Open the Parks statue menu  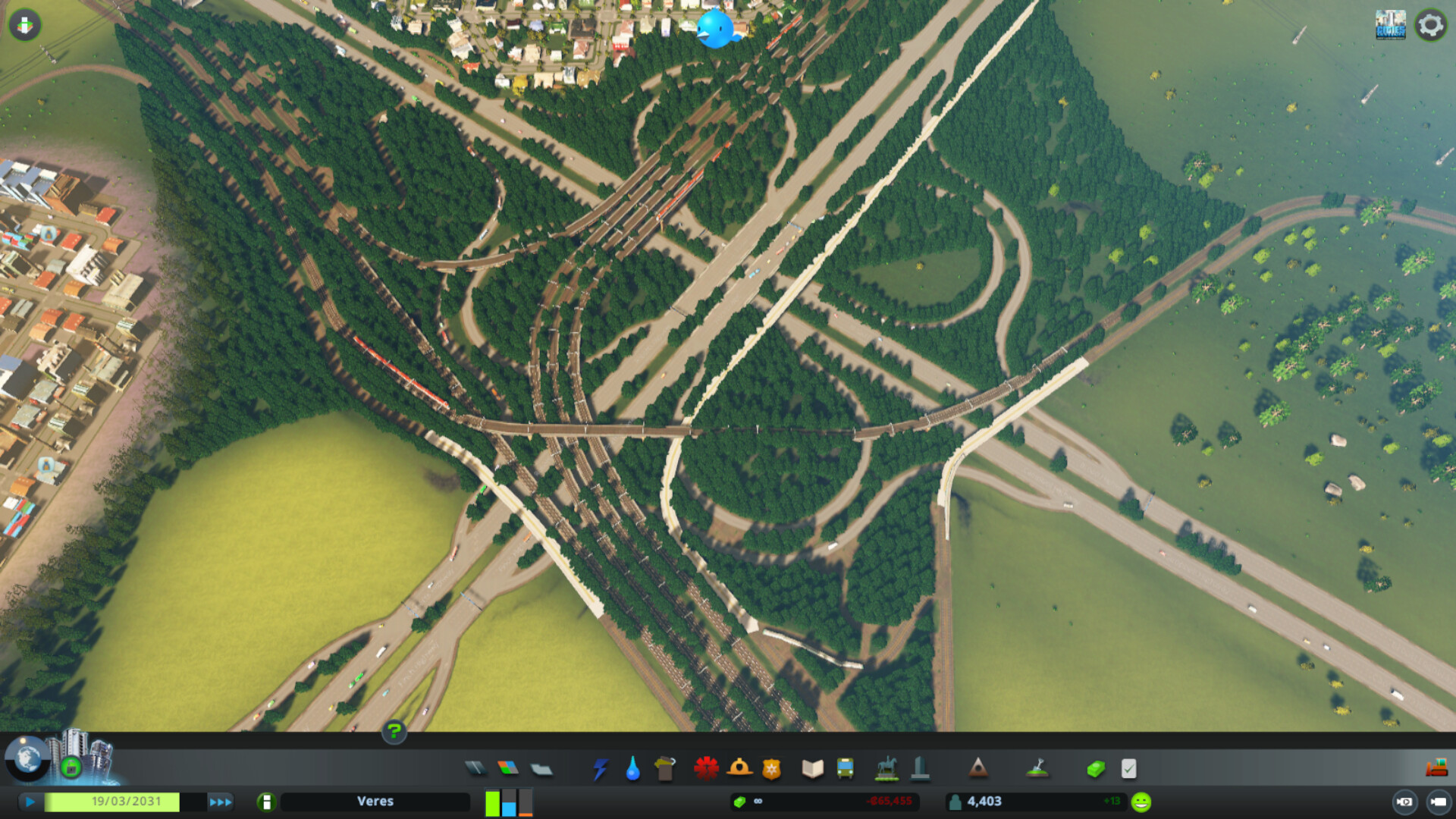coord(886,769)
